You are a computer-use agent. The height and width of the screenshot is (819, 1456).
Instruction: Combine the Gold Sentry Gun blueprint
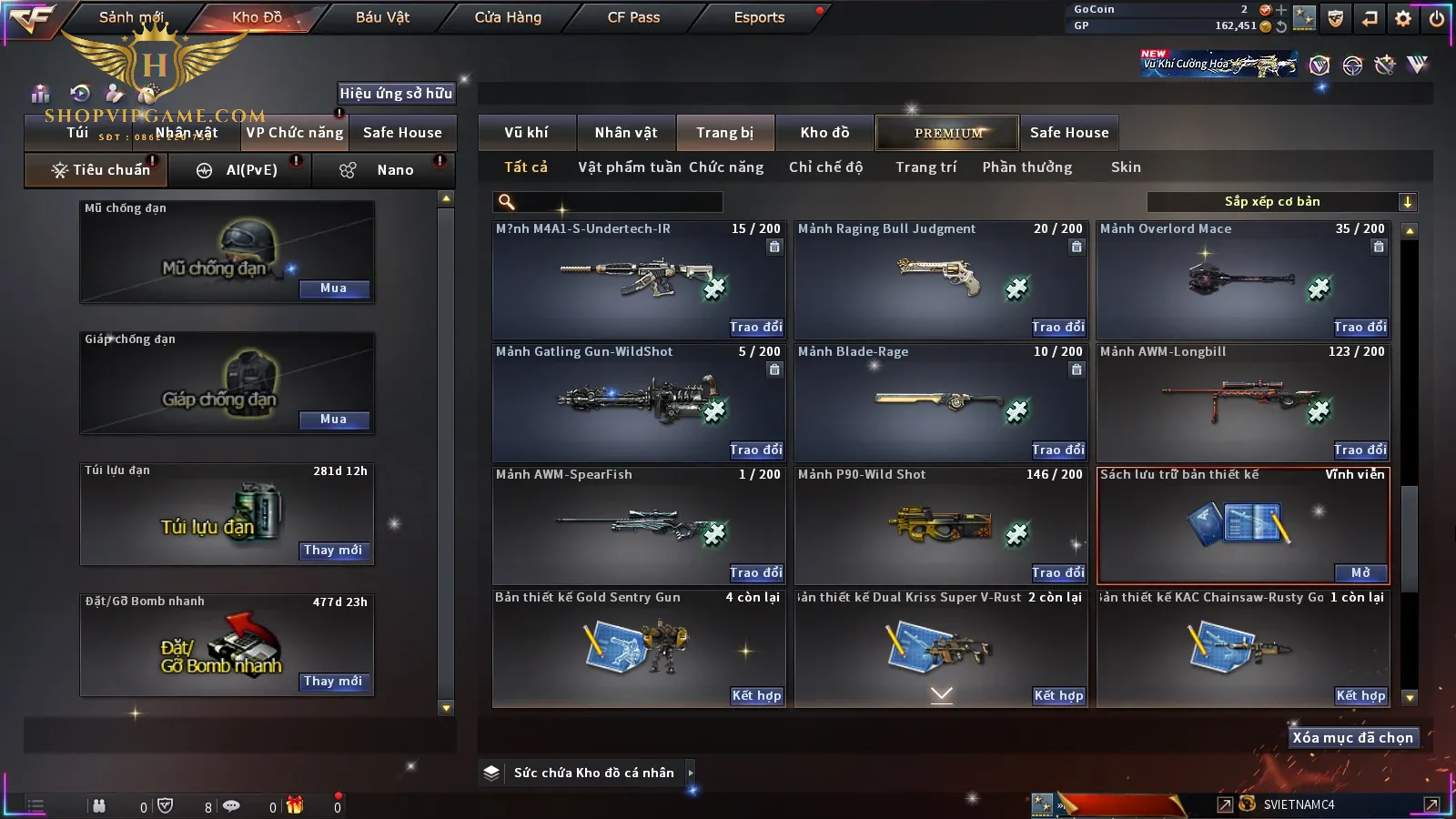click(756, 695)
